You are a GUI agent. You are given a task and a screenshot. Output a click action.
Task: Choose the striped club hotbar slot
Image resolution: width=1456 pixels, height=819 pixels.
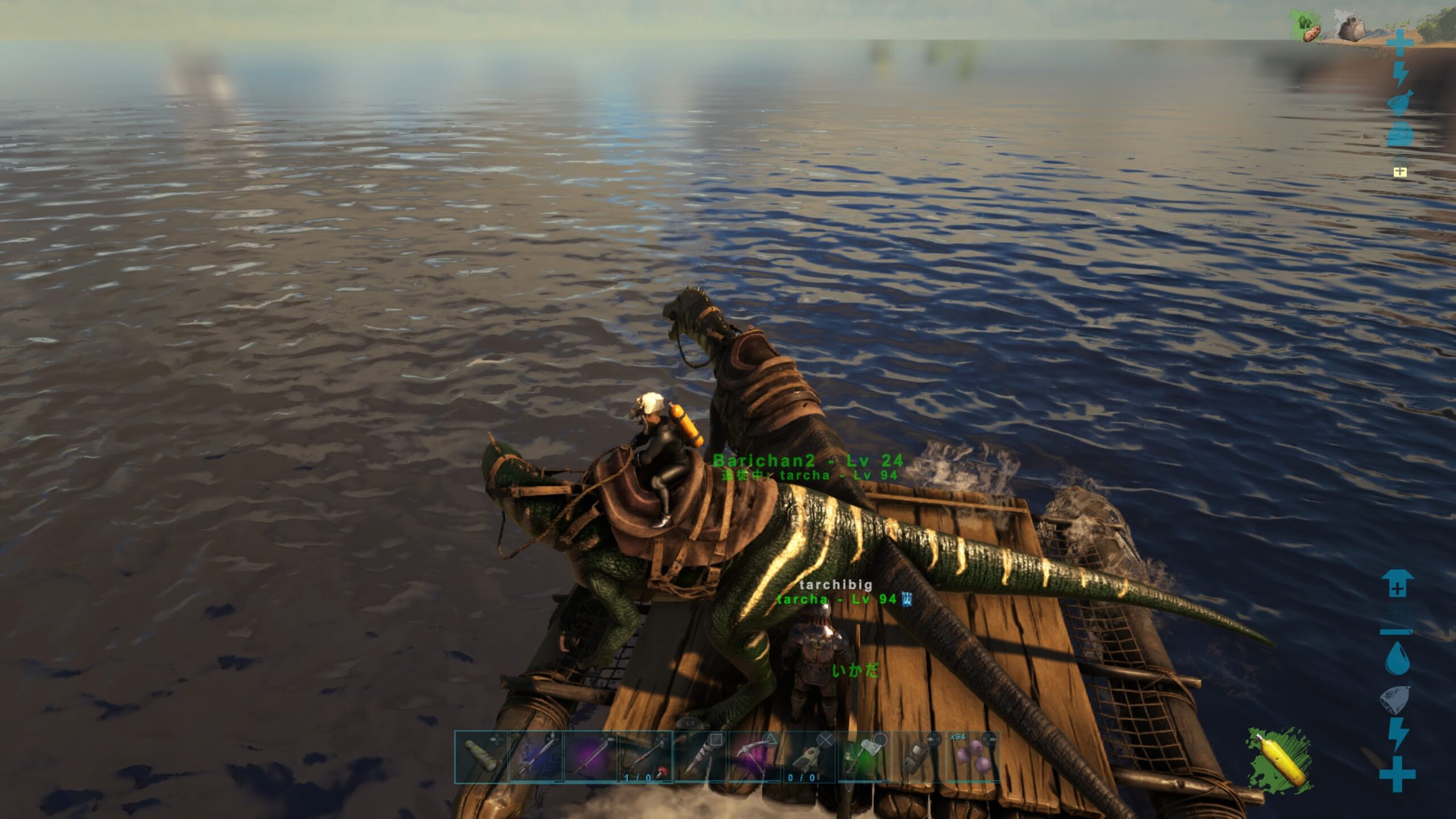point(700,757)
